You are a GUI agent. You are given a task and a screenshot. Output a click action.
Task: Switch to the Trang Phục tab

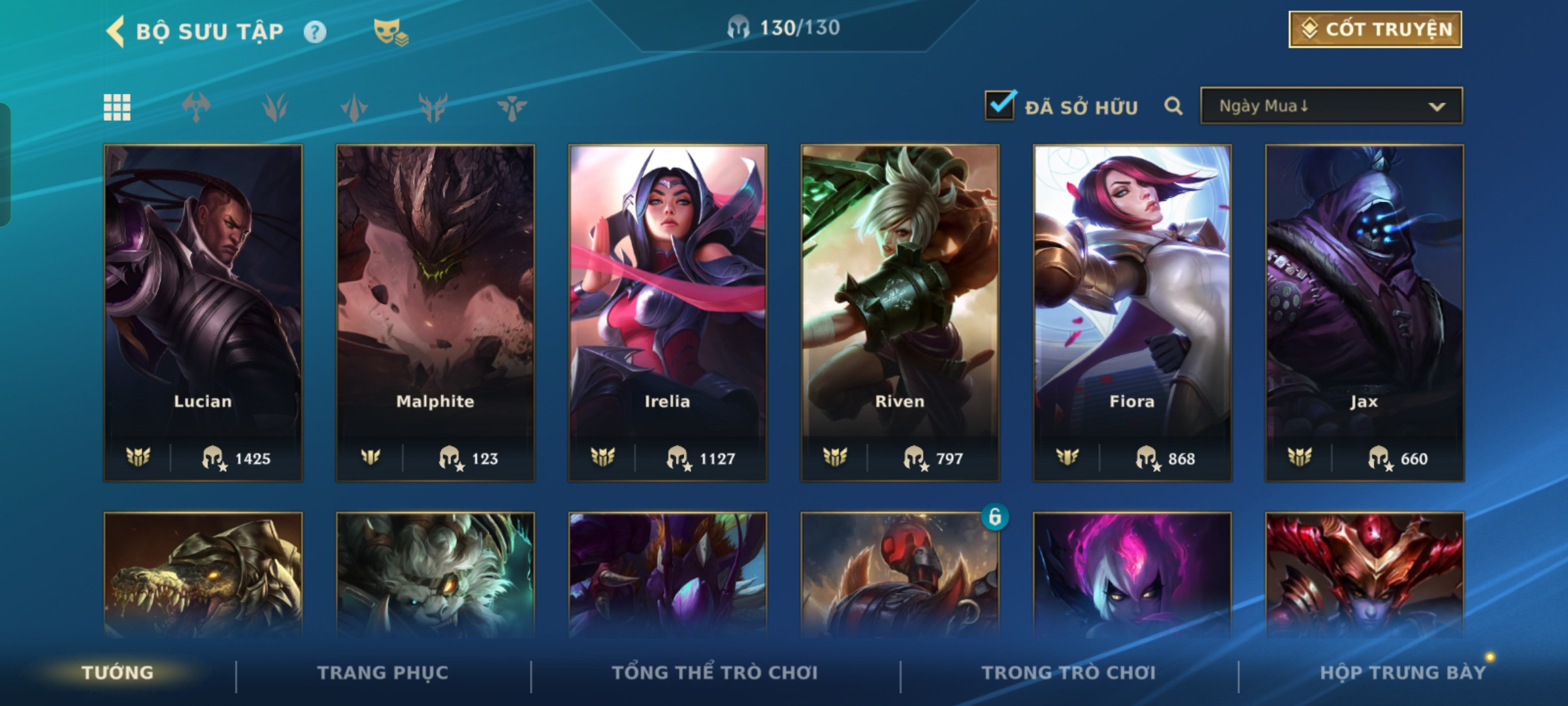point(383,673)
